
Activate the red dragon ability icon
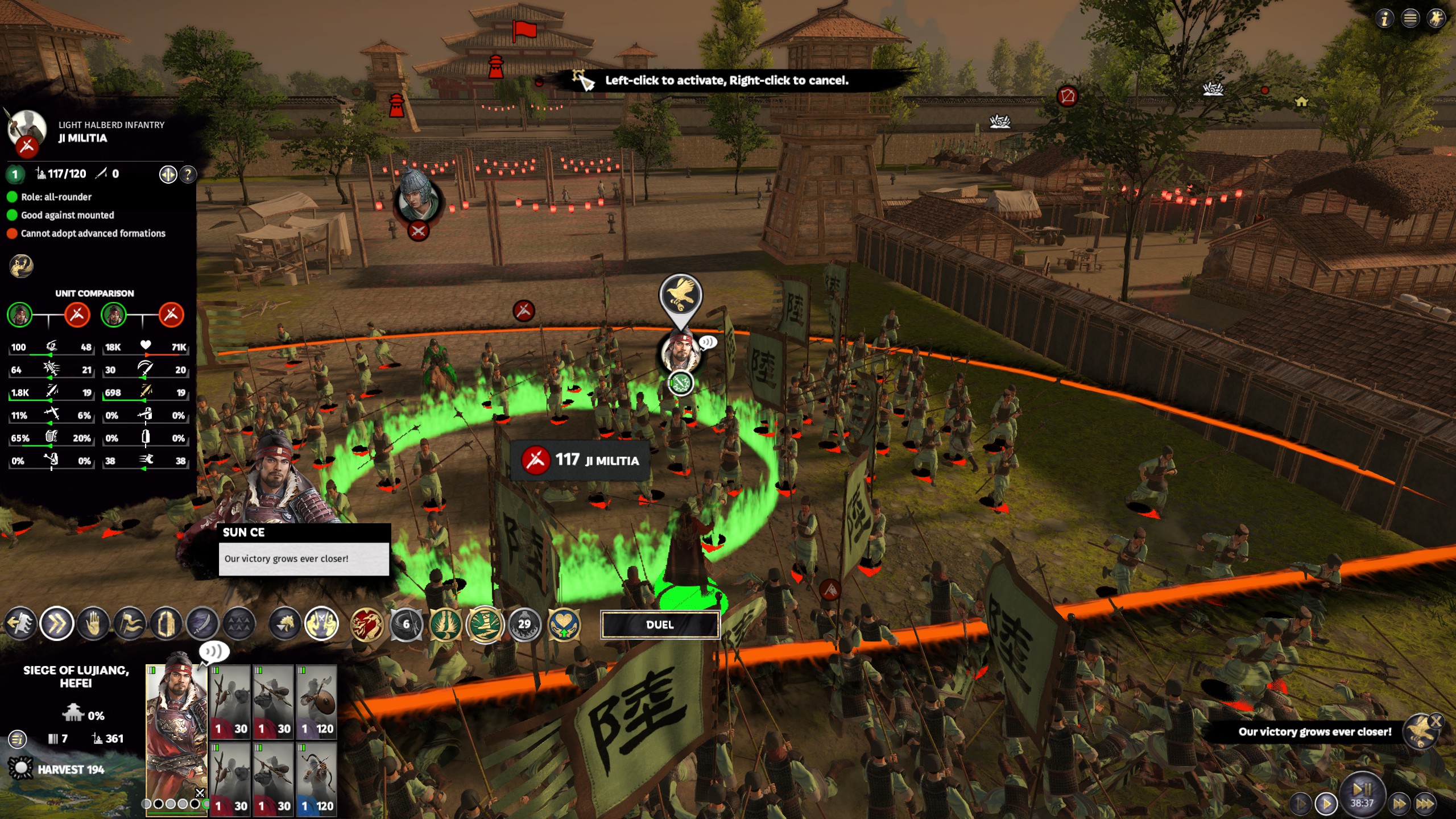[x=367, y=624]
